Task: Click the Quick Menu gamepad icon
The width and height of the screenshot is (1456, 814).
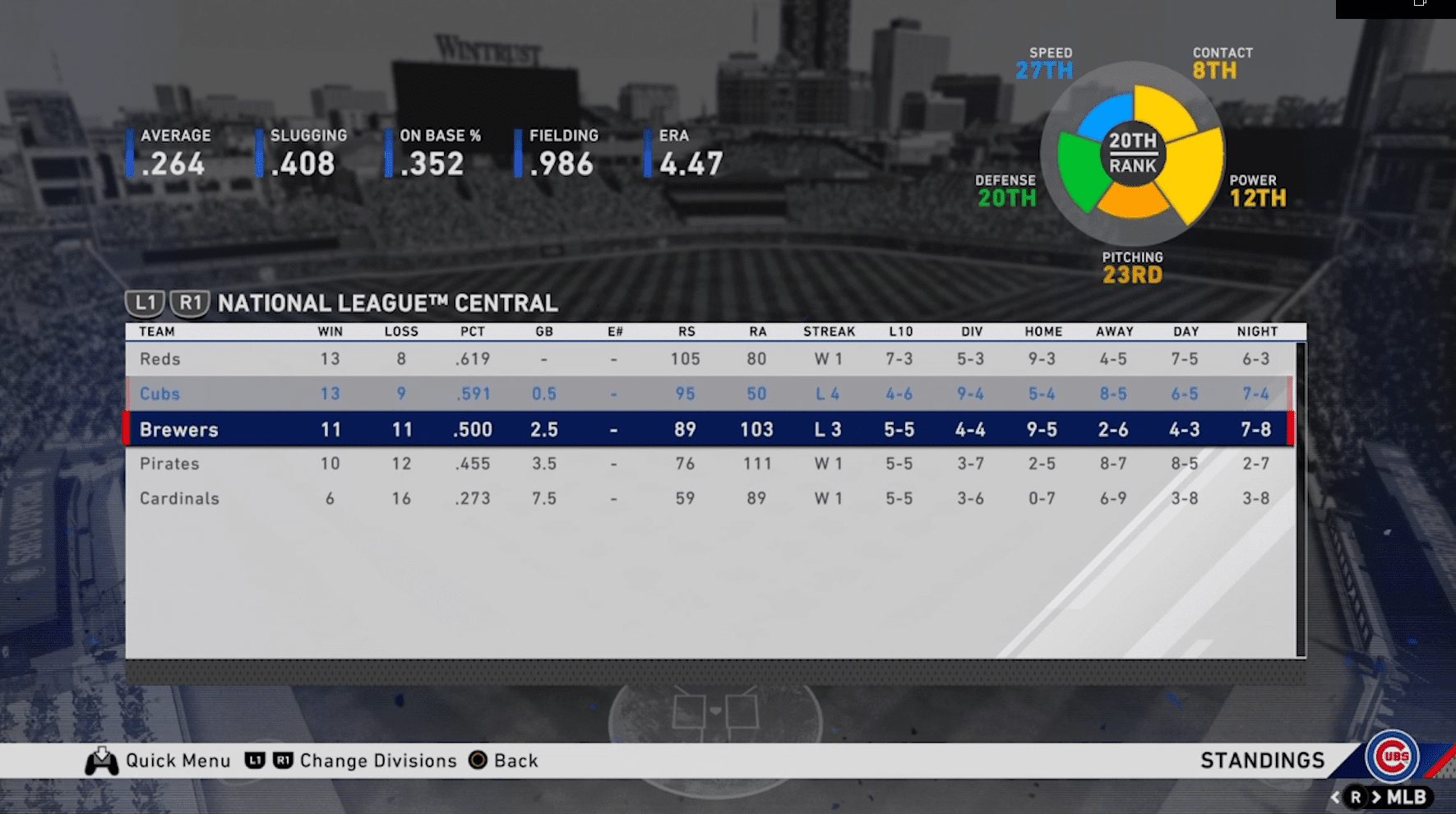Action: click(102, 761)
